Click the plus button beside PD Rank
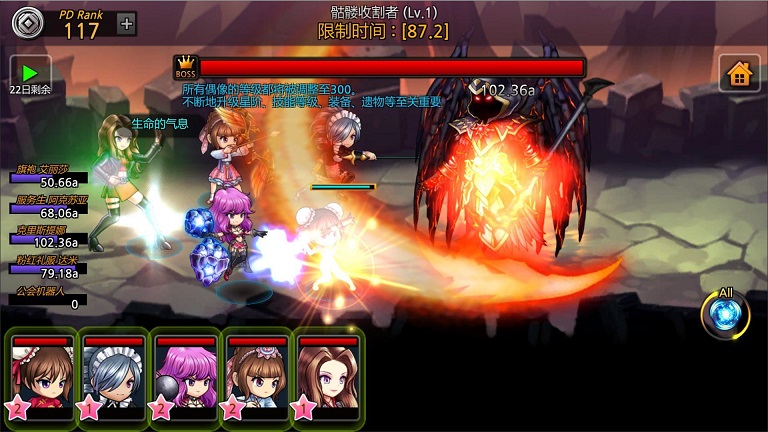This screenshot has width=768, height=432. pos(127,25)
